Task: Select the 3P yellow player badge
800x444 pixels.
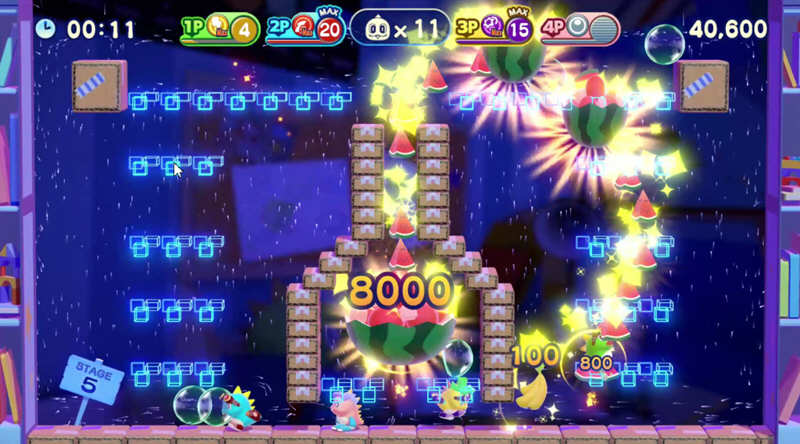Action: pyautogui.click(x=493, y=29)
